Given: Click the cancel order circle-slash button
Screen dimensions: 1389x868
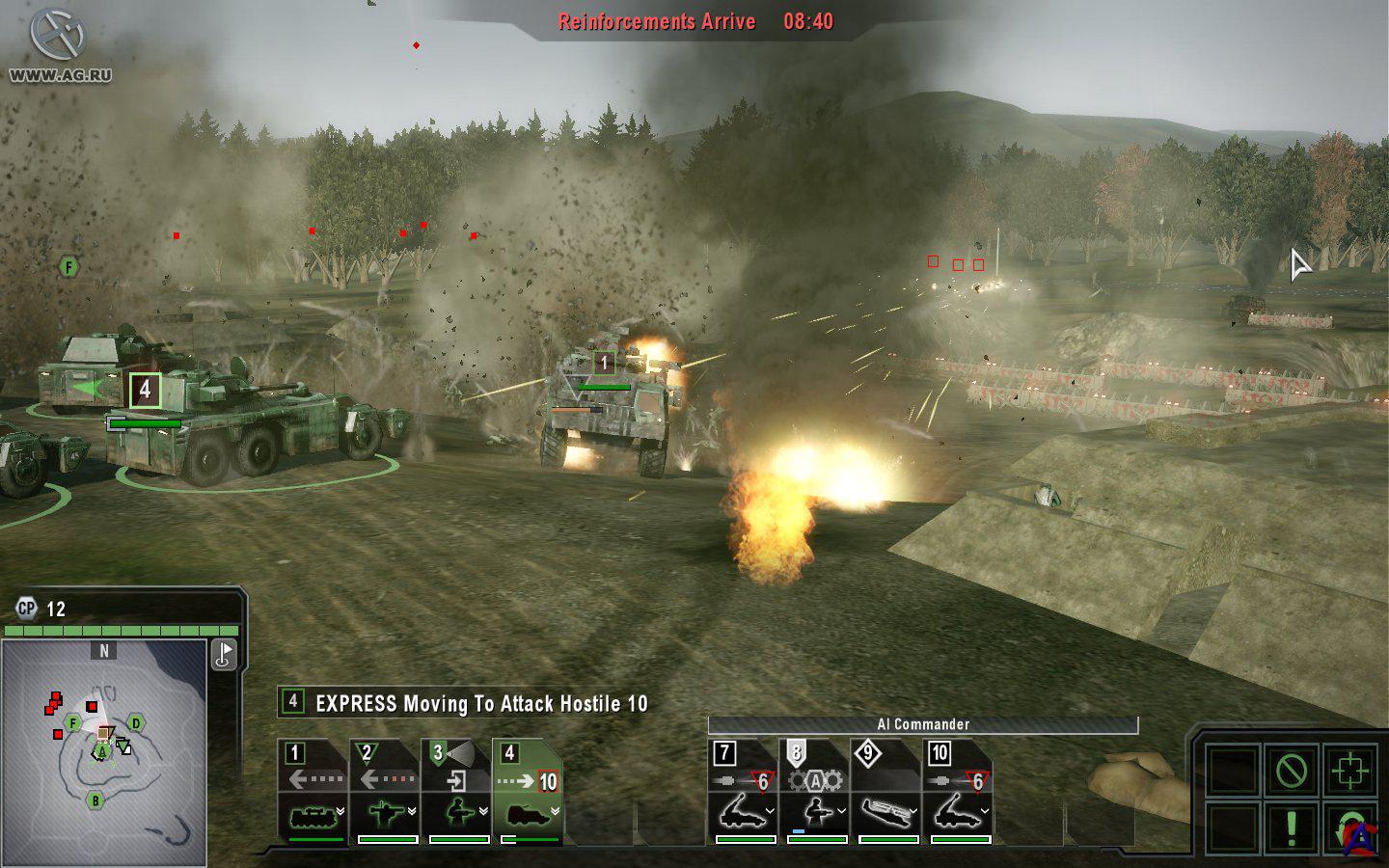Looking at the screenshot, I should pyautogui.click(x=1291, y=770).
